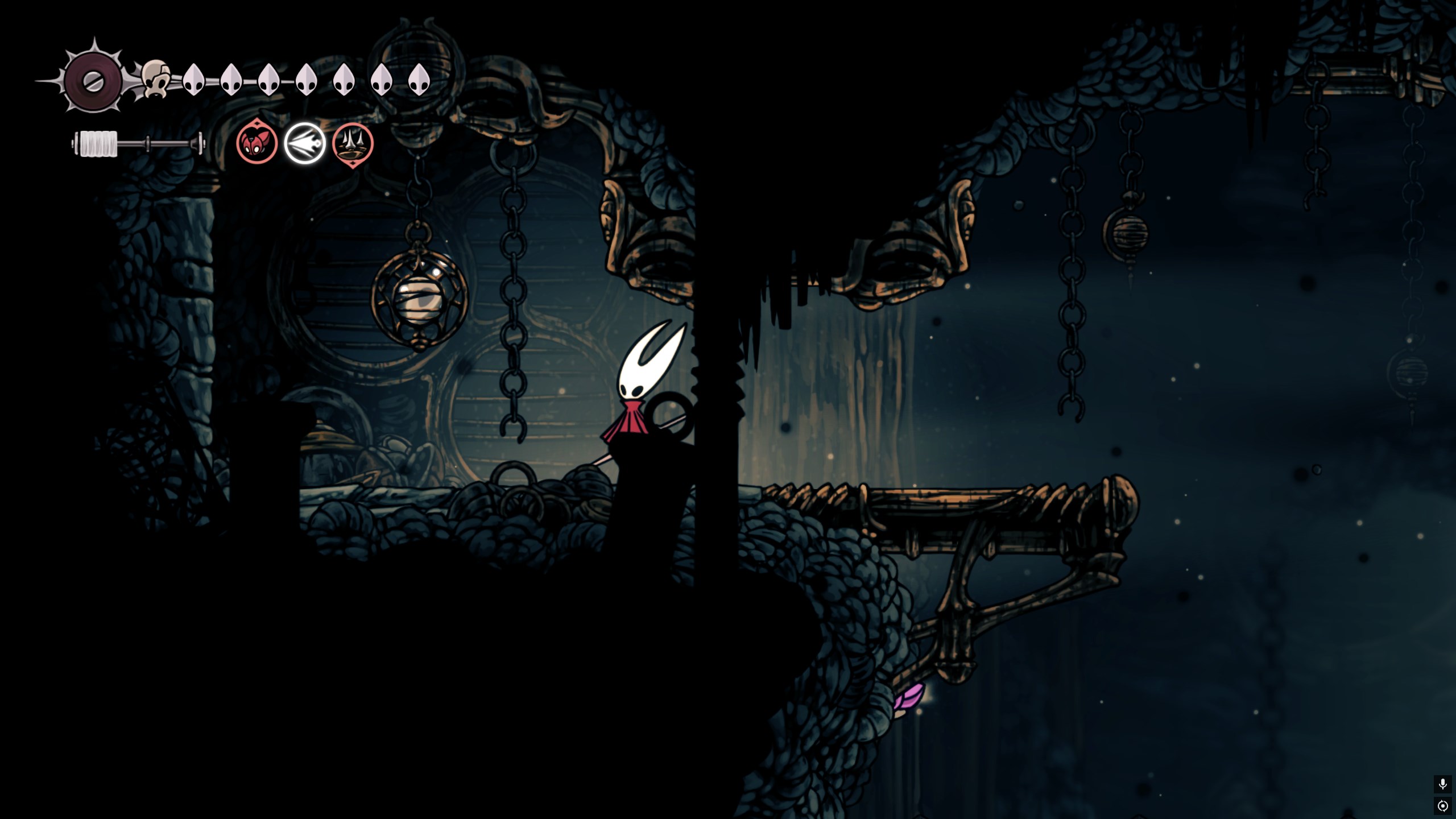Click the instant replay recording icon
Viewport: 1456px width, 819px height.
point(1442,806)
